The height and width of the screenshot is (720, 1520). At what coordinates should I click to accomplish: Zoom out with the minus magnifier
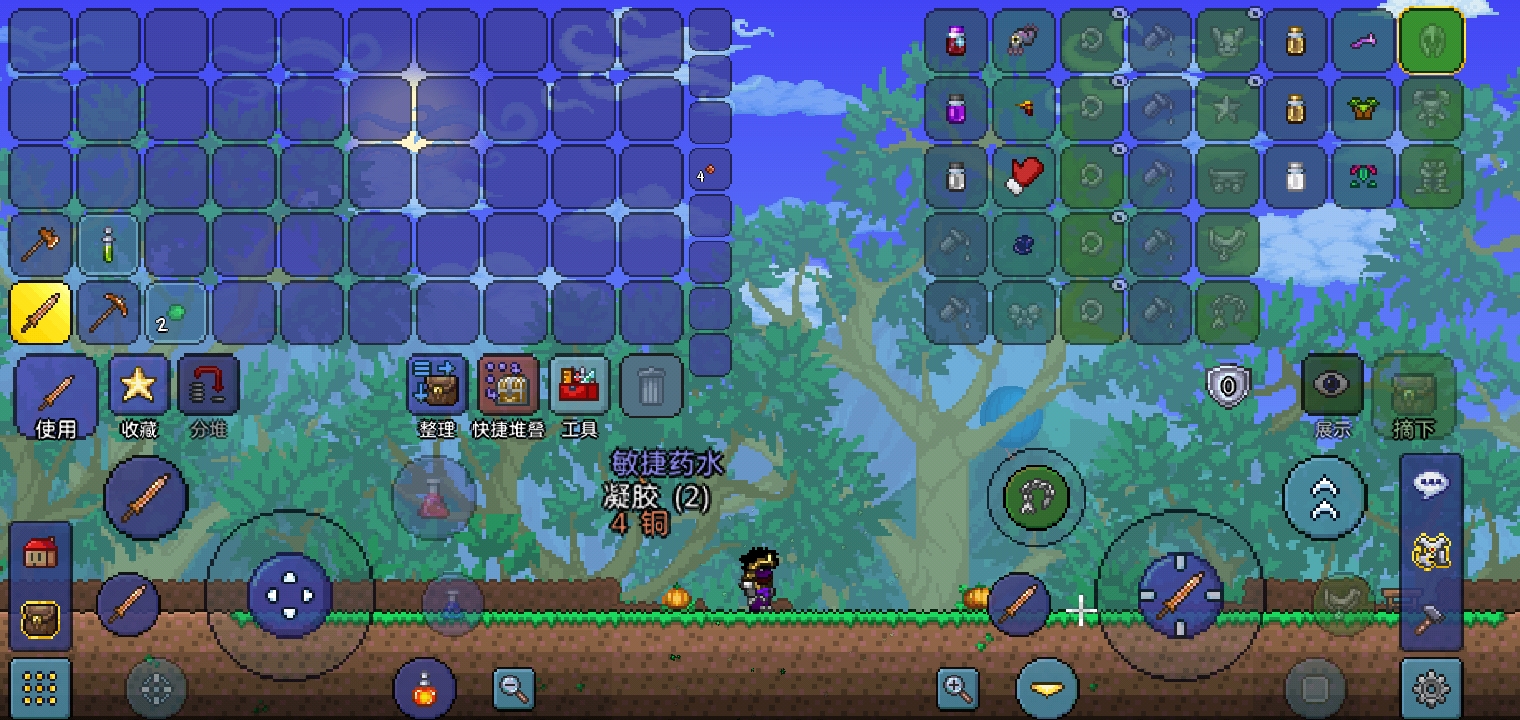[x=514, y=688]
